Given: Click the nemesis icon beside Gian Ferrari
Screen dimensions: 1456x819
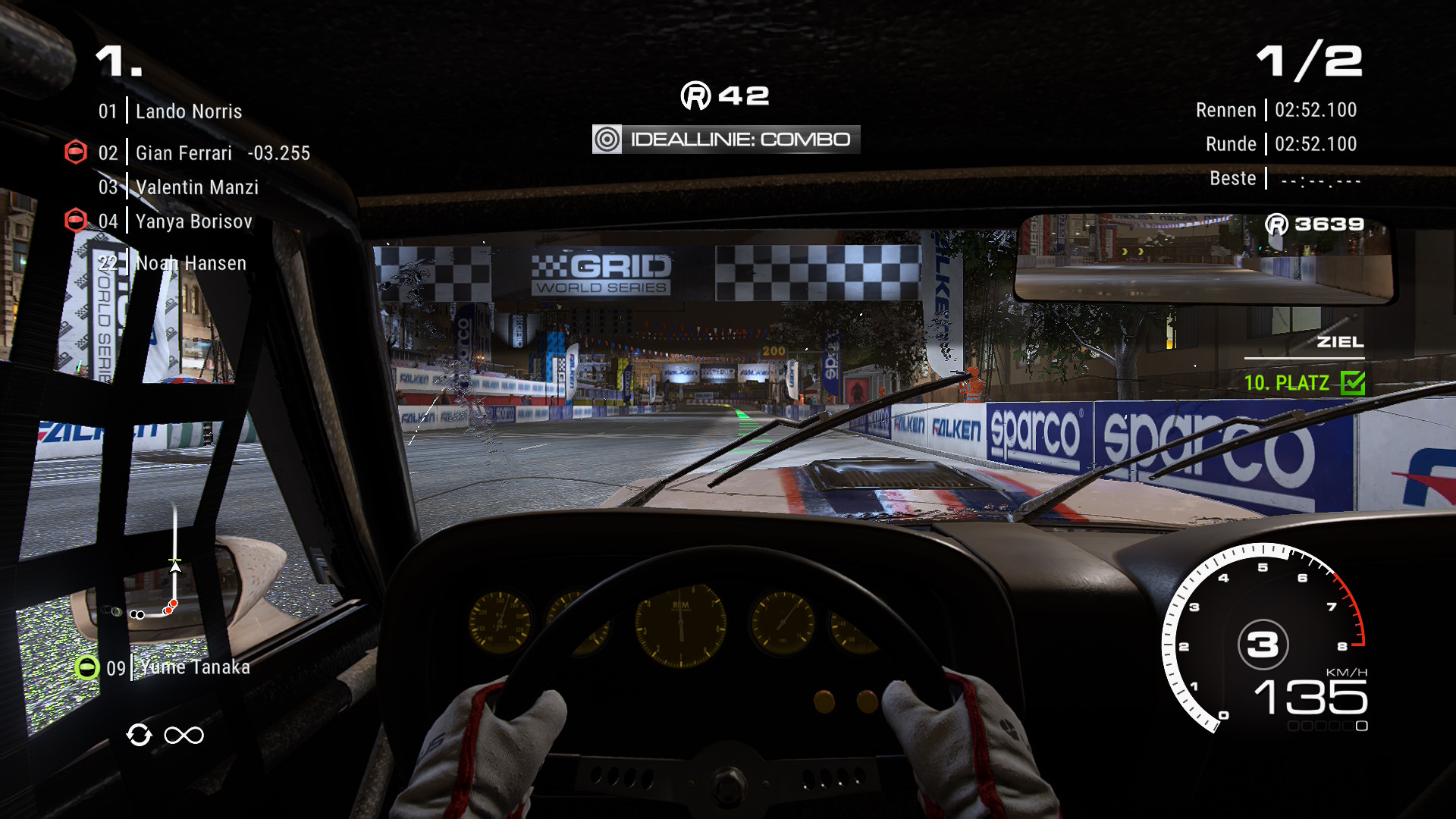Looking at the screenshot, I should point(76,152).
